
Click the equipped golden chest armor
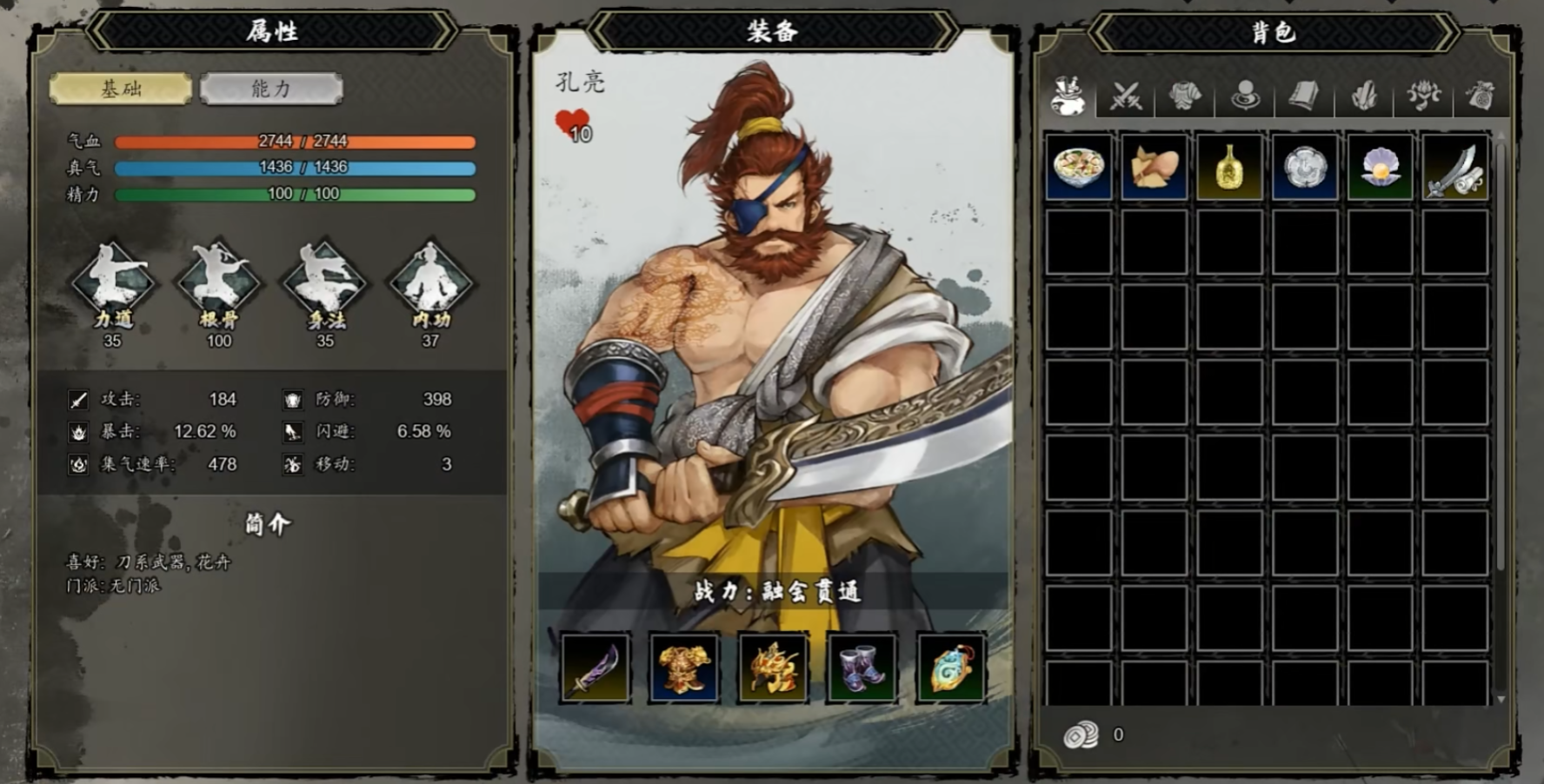[x=684, y=668]
